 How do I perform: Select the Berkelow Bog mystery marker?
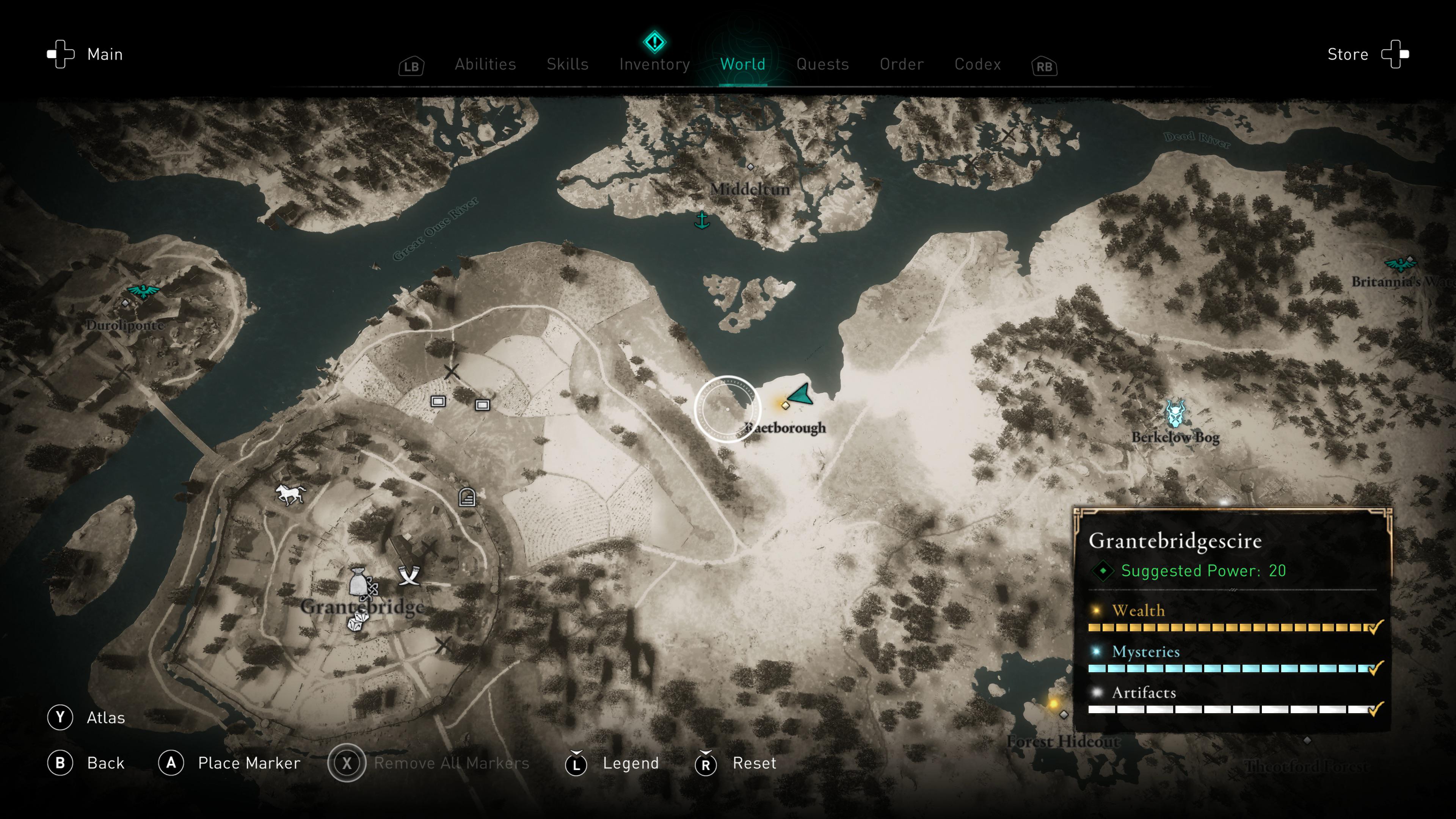coord(1175,413)
